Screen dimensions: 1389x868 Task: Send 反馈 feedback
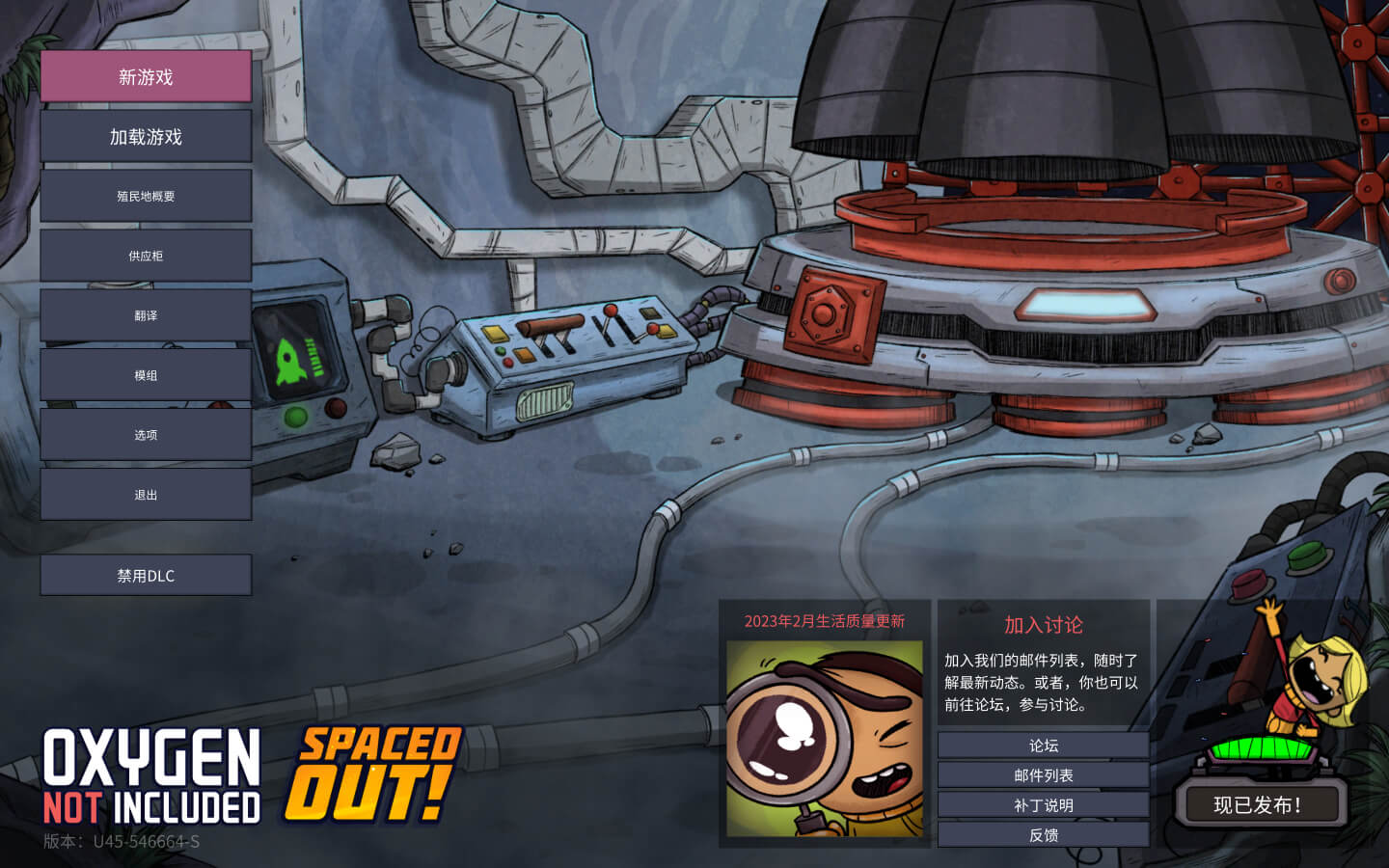[x=1043, y=833]
